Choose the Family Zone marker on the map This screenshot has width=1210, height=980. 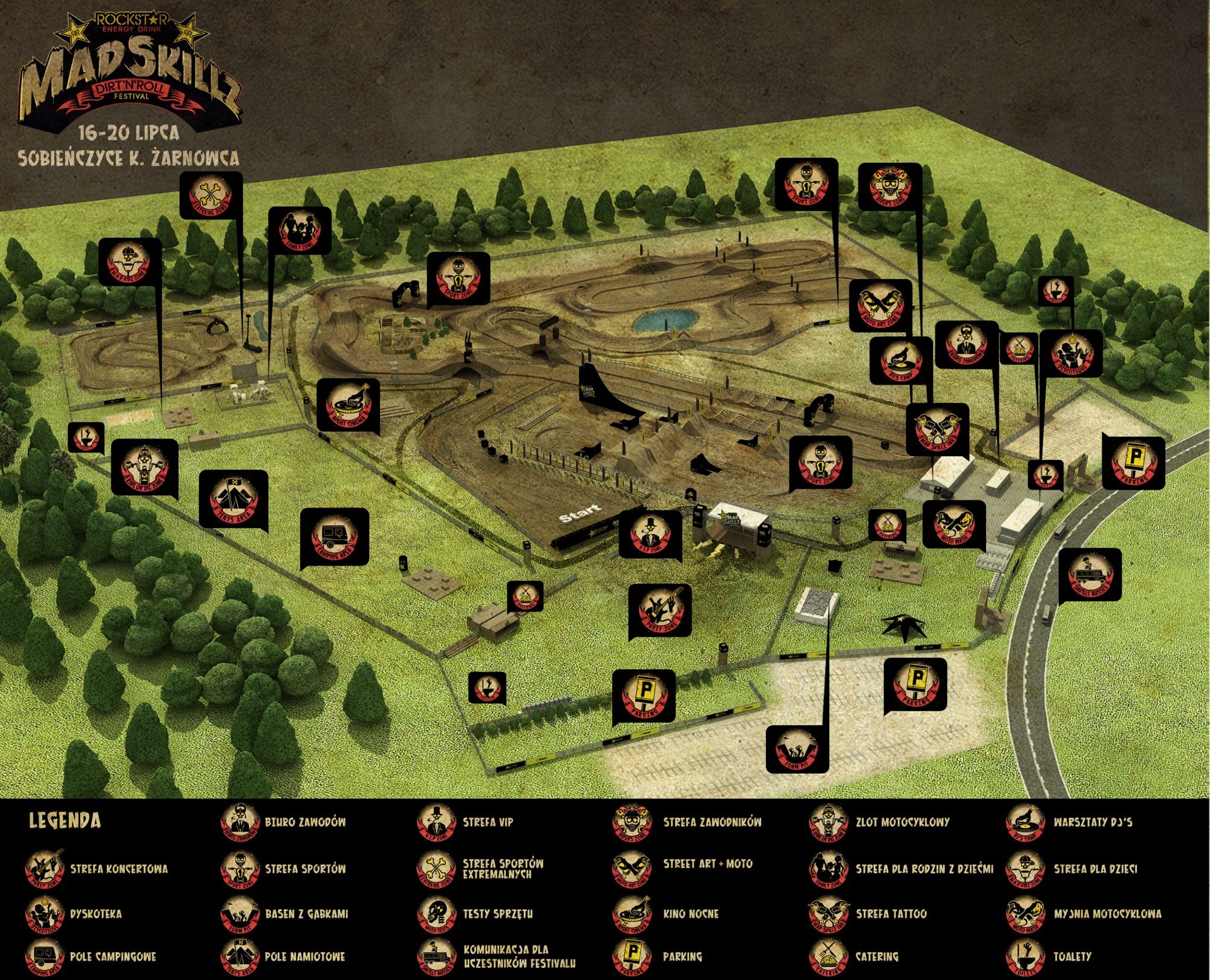299,230
